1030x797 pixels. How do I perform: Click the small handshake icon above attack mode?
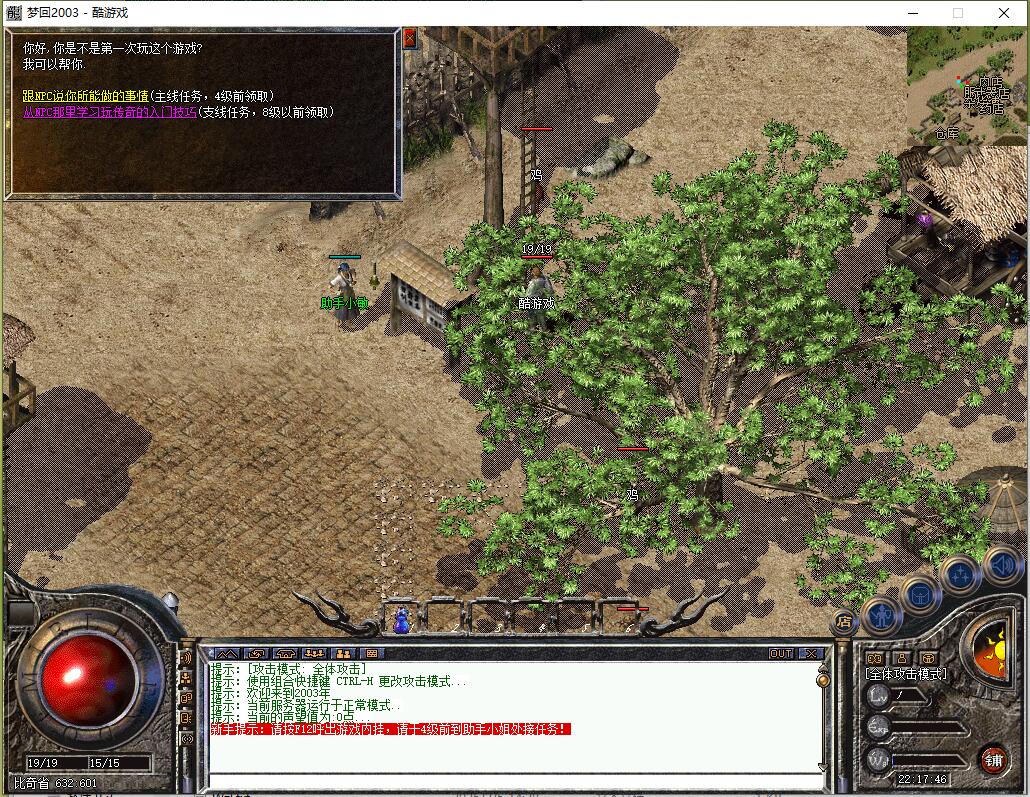click(875, 657)
